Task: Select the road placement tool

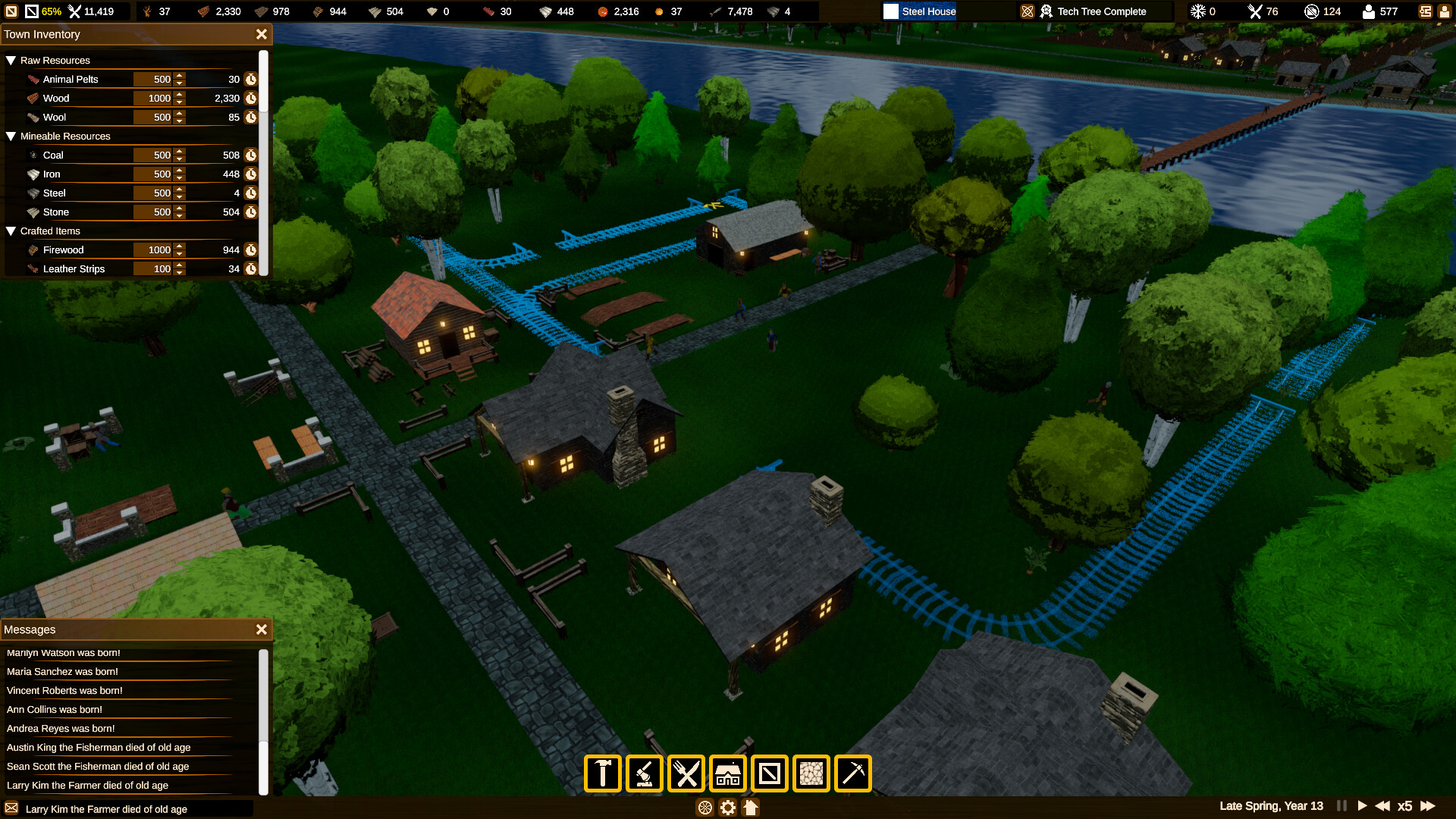Action: tap(769, 773)
